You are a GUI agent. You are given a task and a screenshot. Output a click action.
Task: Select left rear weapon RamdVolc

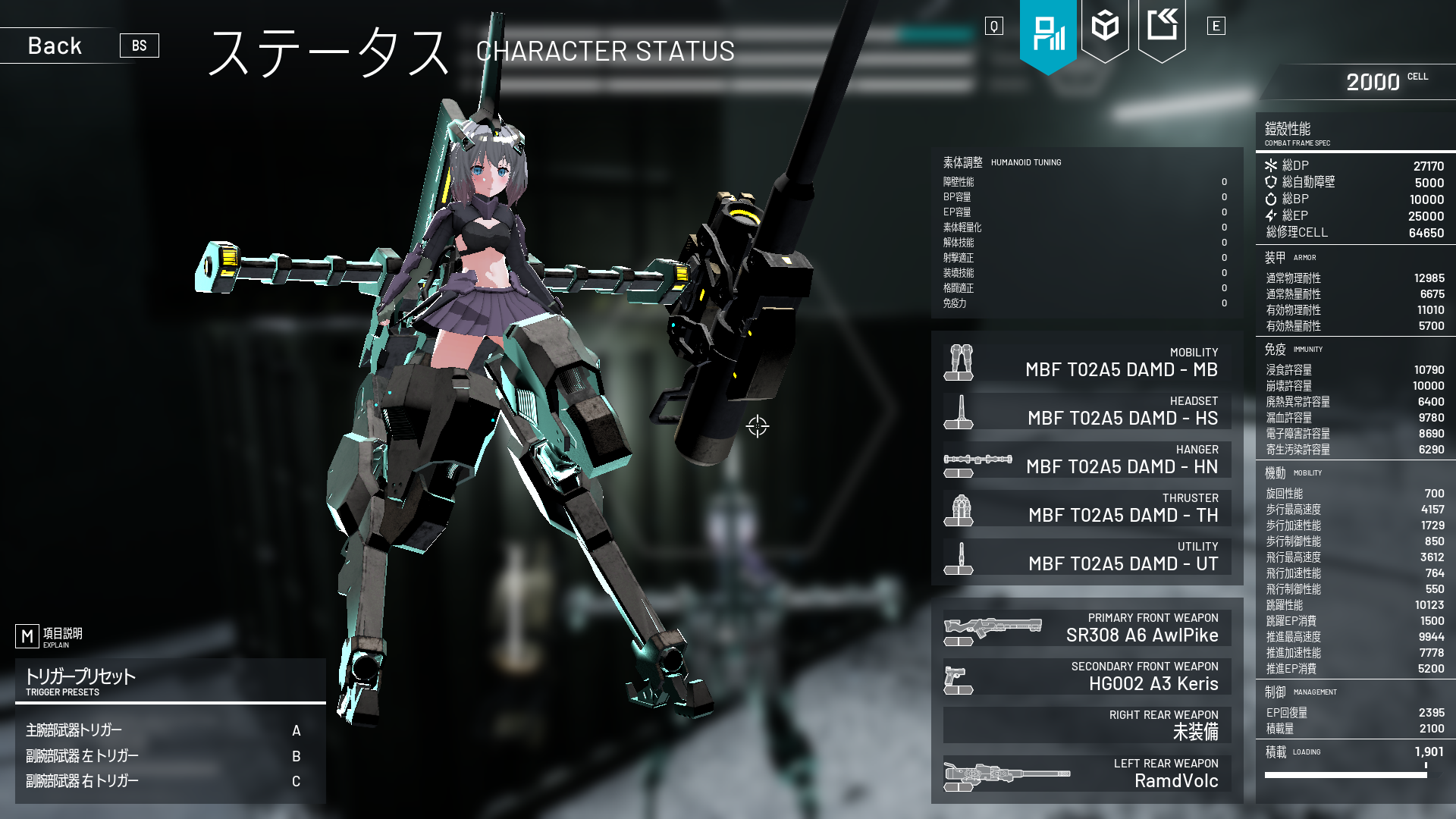tap(1087, 773)
